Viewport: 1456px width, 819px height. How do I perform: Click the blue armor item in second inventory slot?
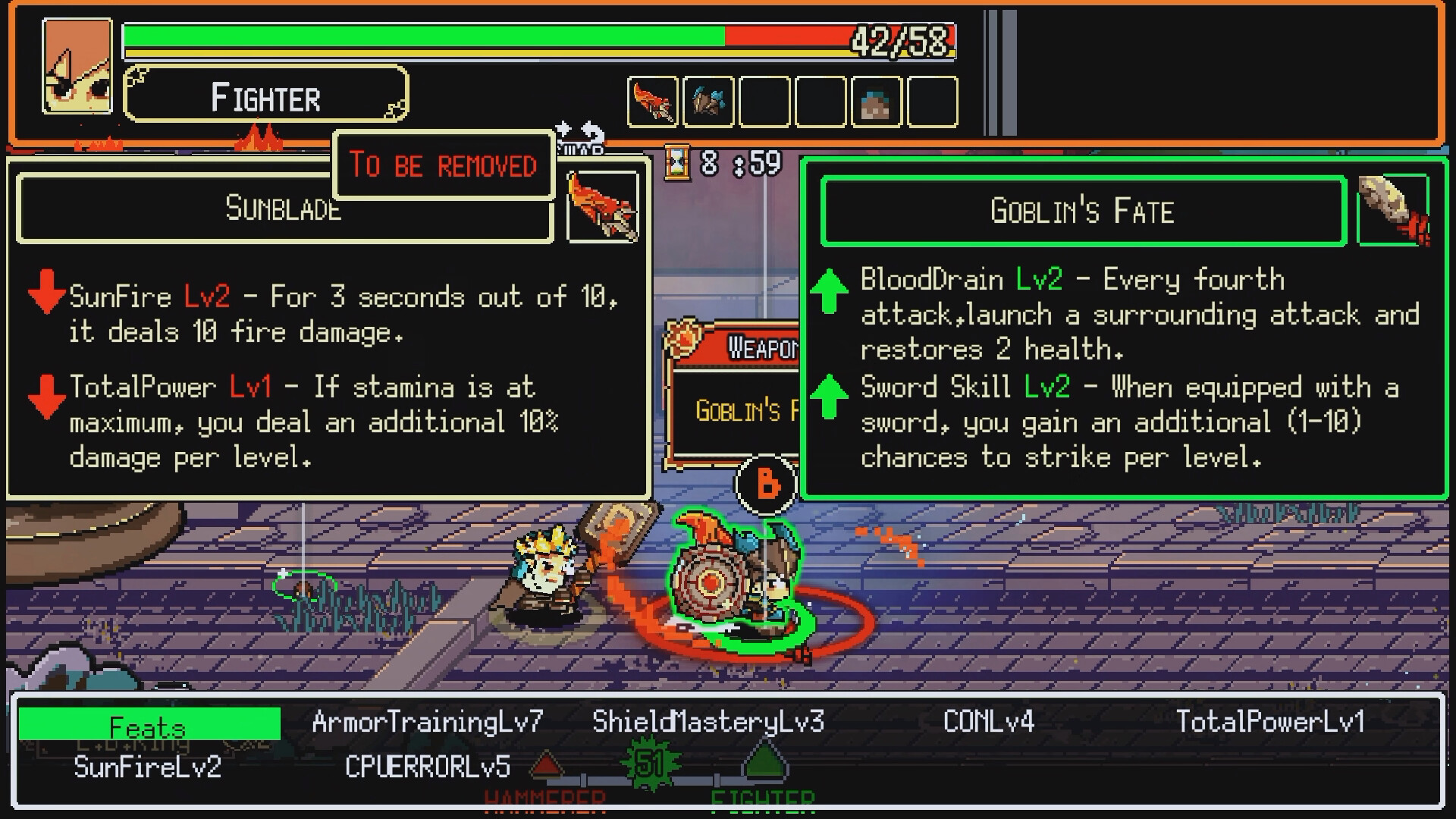[707, 101]
